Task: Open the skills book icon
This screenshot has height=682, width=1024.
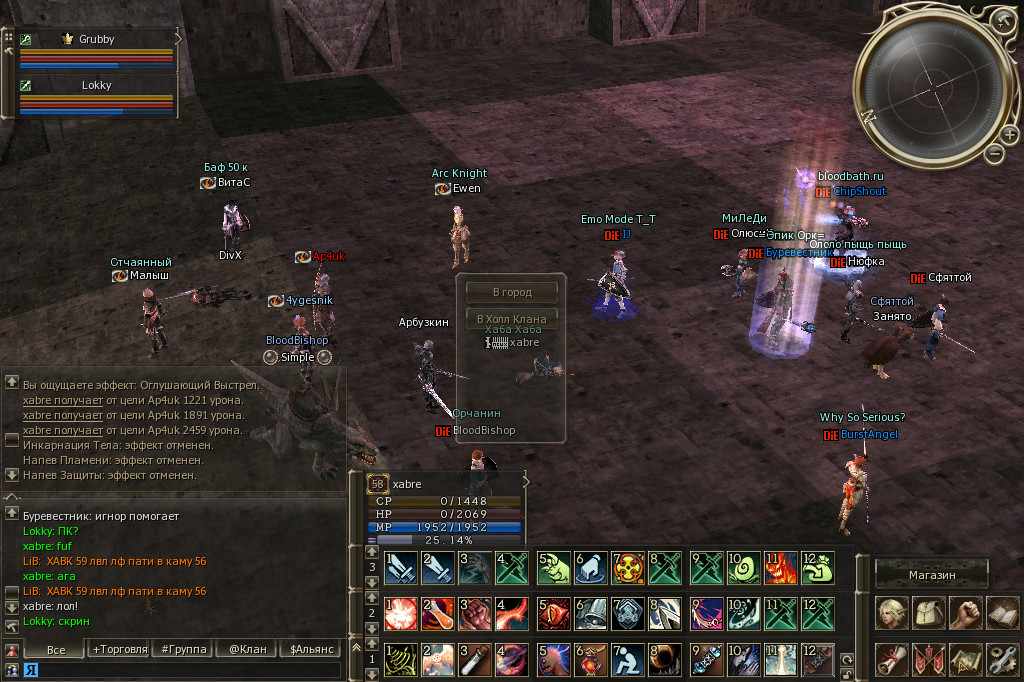Action: click(x=1001, y=613)
